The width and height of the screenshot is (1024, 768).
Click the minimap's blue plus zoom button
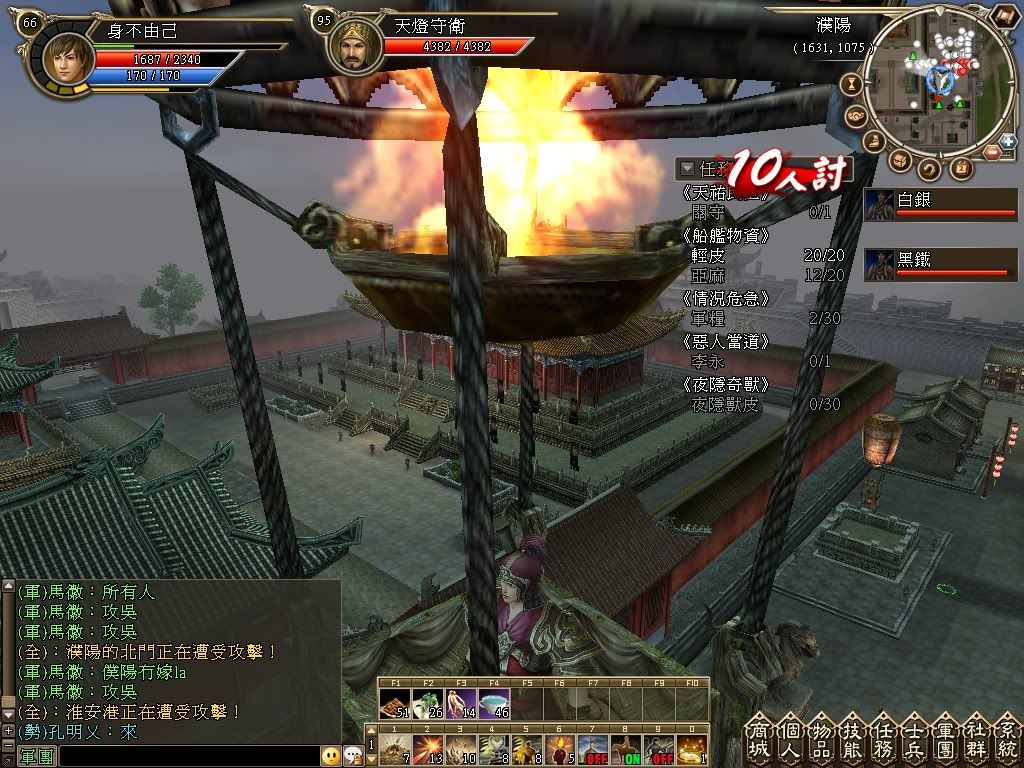(1006, 142)
